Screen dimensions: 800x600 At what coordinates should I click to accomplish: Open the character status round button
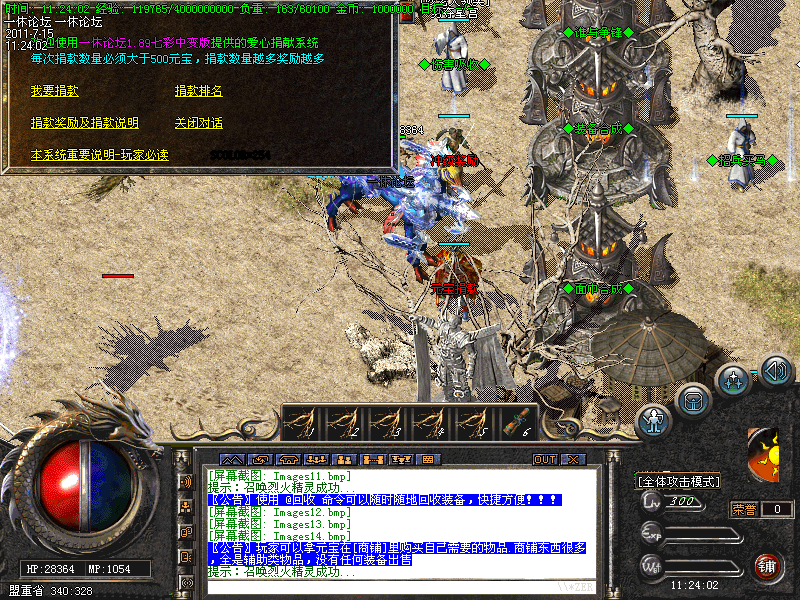pyautogui.click(x=654, y=422)
